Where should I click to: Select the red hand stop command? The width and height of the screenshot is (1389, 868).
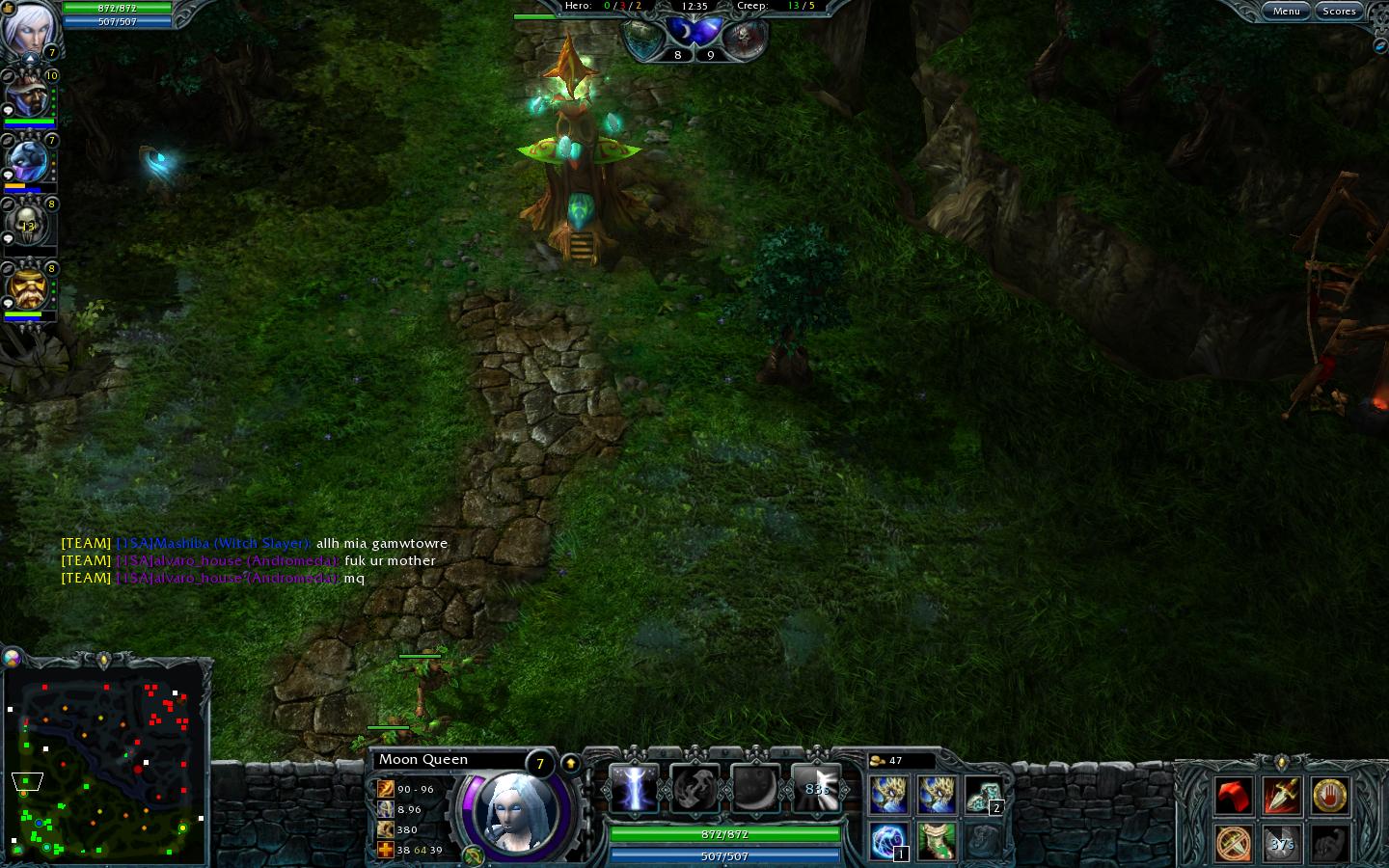[1329, 797]
